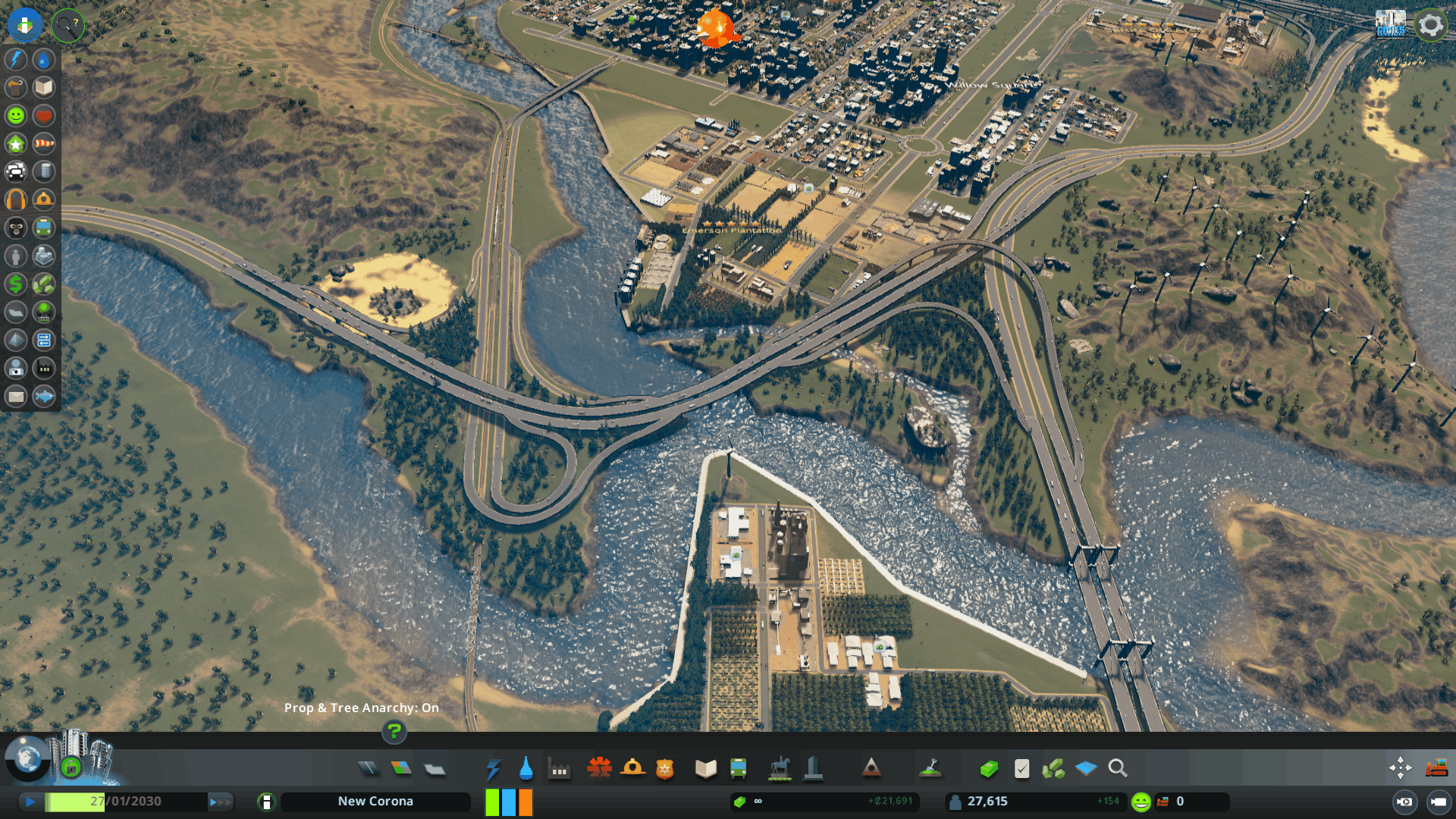Activate the bulldozer tool
Viewport: 1456px width, 819px height.
[1436, 768]
